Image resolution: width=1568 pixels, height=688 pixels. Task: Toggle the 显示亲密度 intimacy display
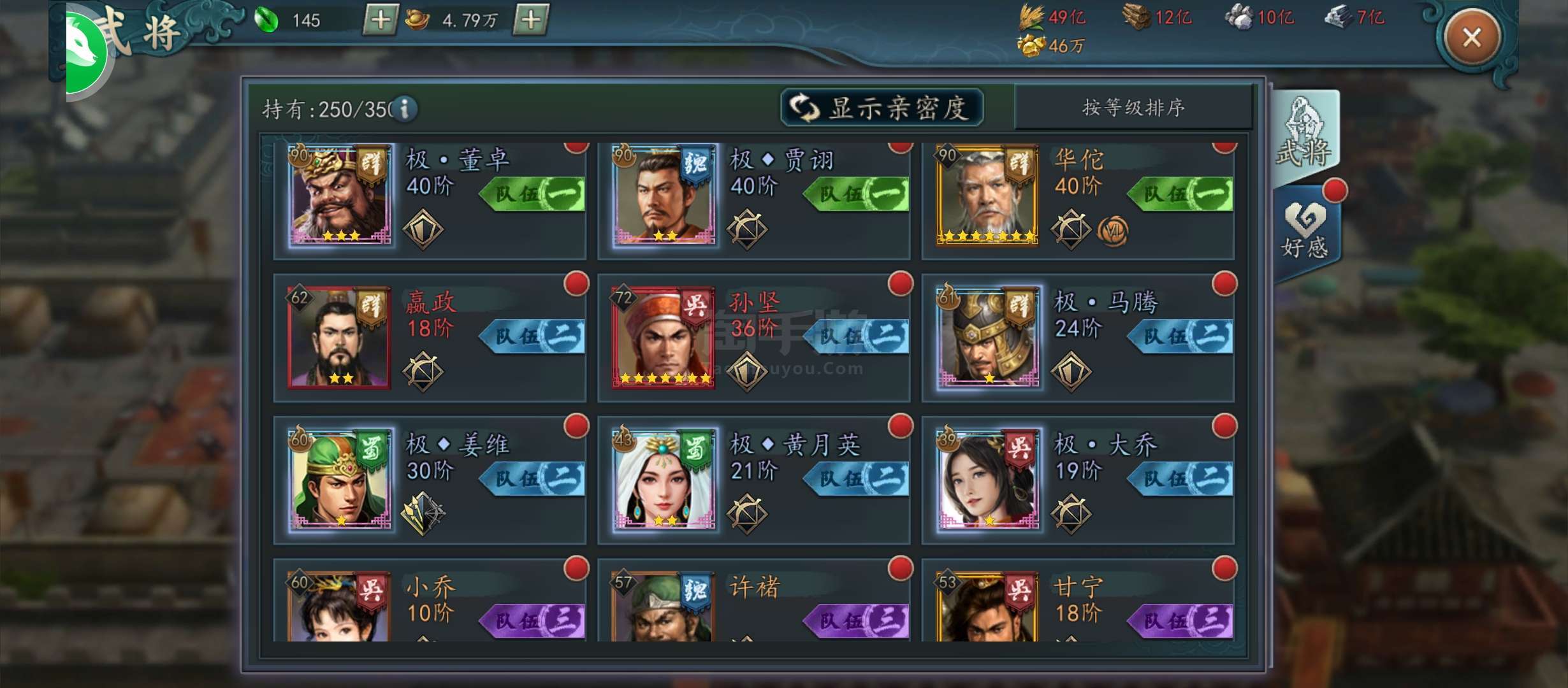coord(882,108)
